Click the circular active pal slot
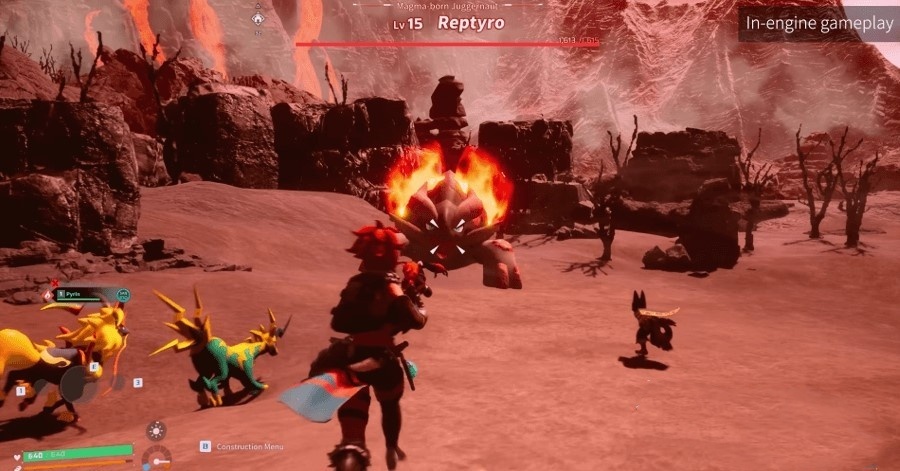The image size is (900, 471). 78,385
